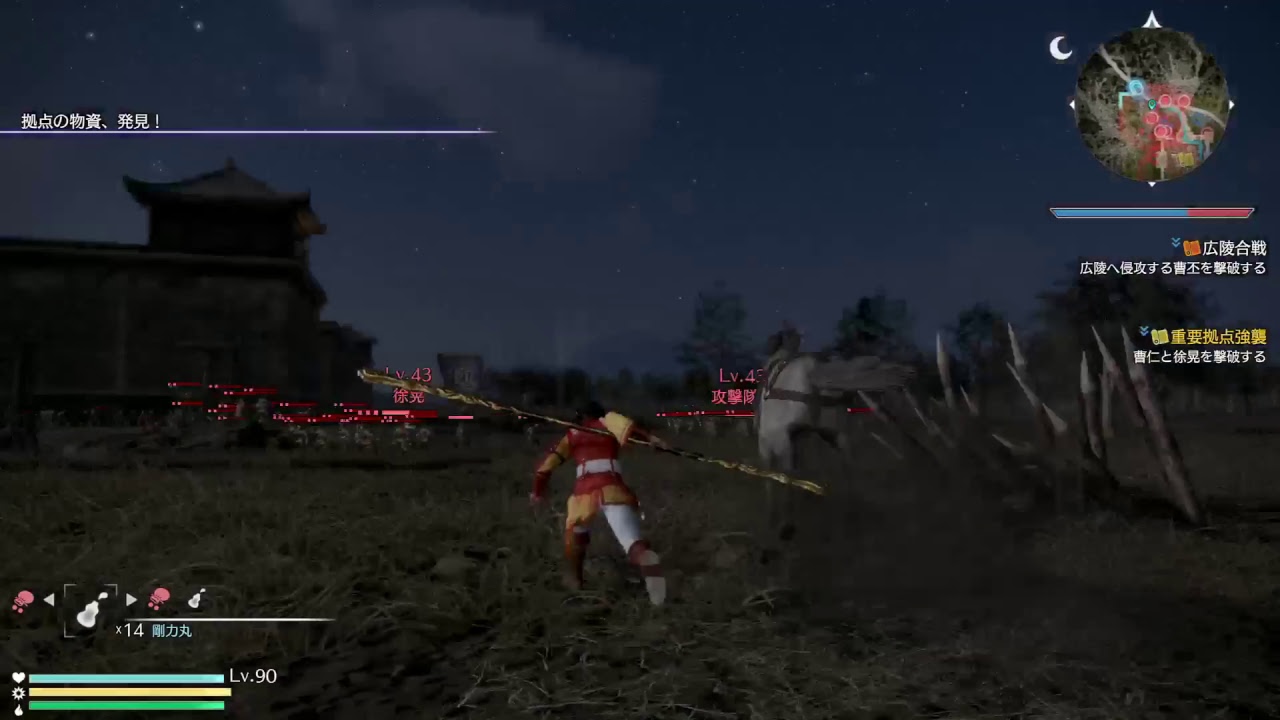
Task: Toggle the secondary gourd item slot
Action: point(195,599)
